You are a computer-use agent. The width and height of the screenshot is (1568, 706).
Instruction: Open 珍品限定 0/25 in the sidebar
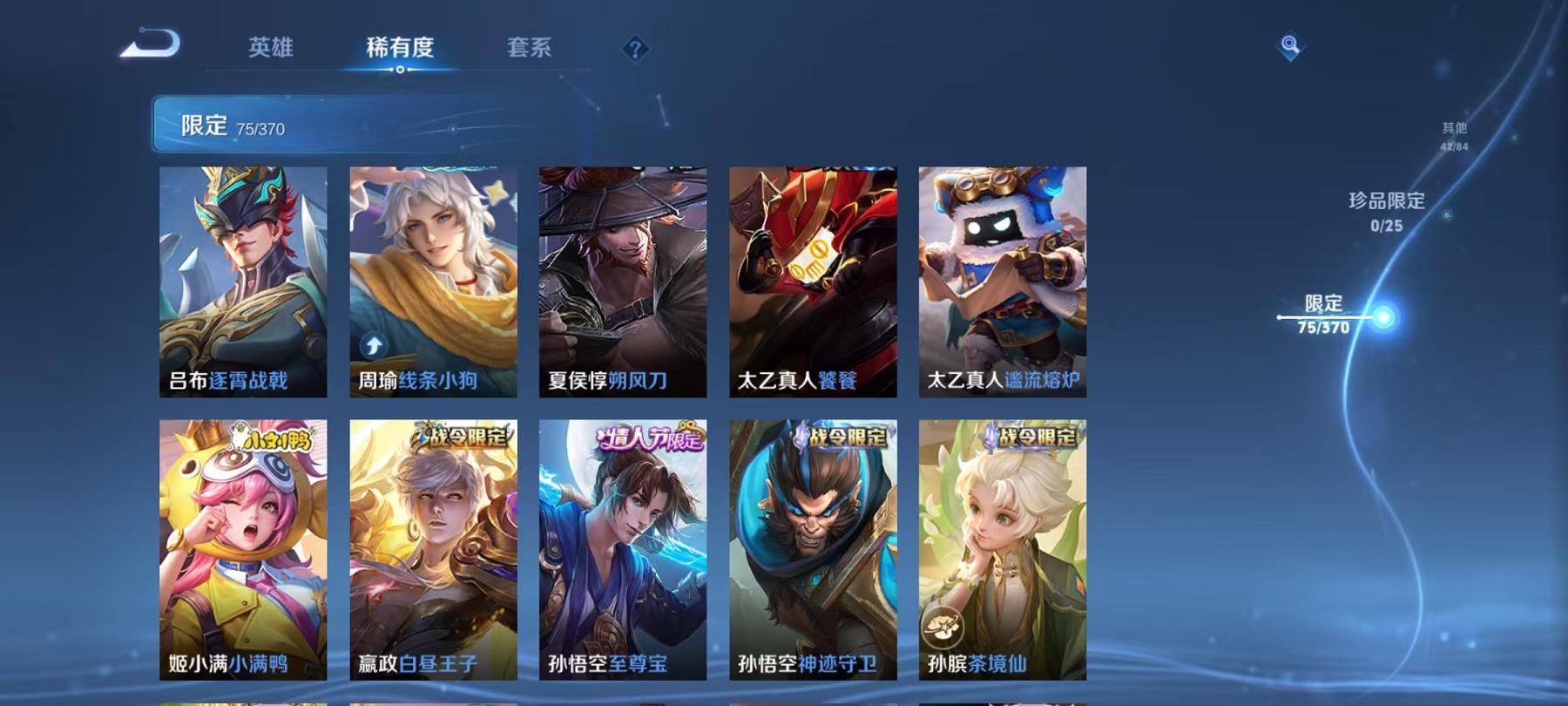click(1385, 209)
